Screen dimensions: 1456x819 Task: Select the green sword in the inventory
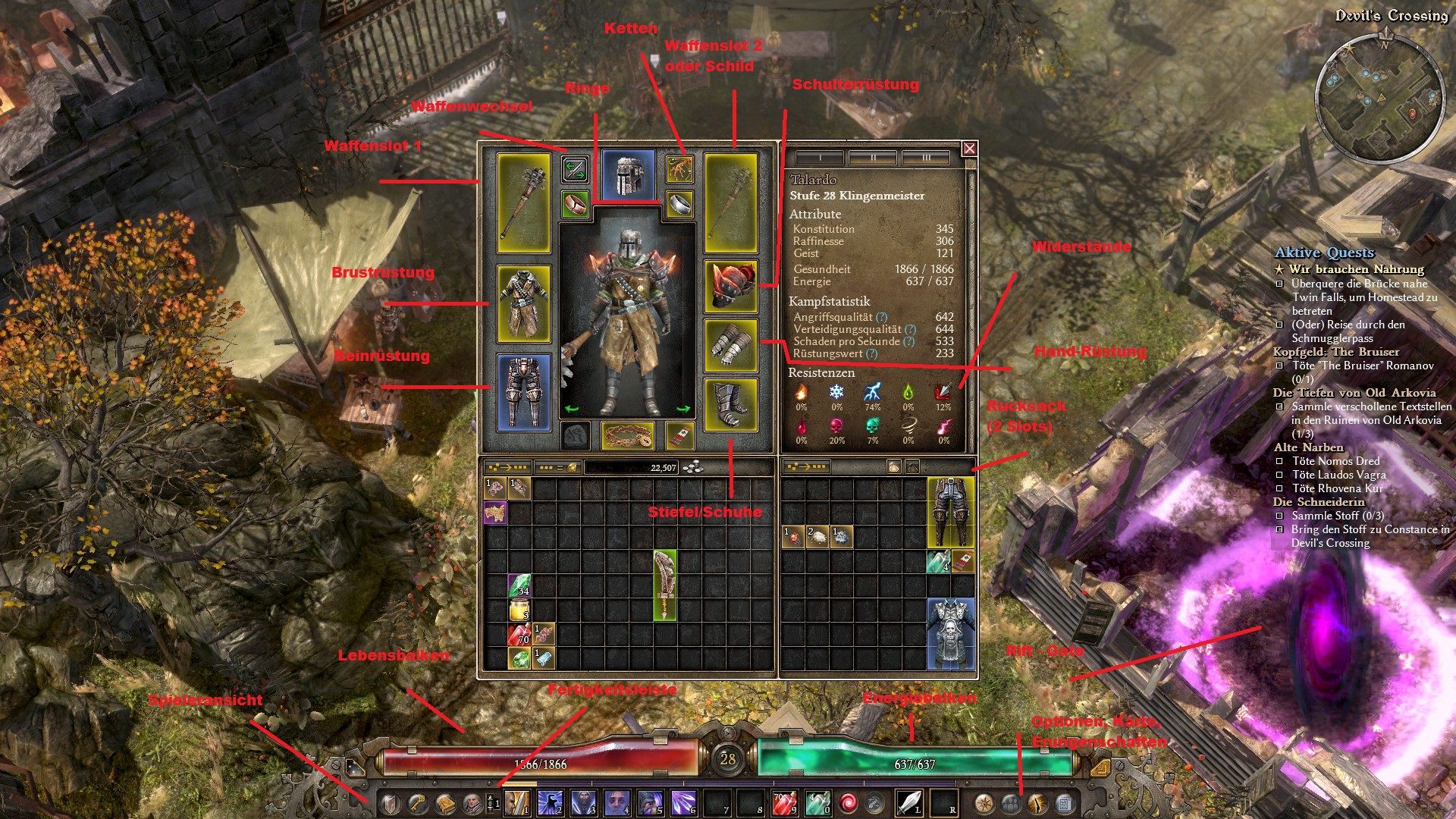pos(664,585)
